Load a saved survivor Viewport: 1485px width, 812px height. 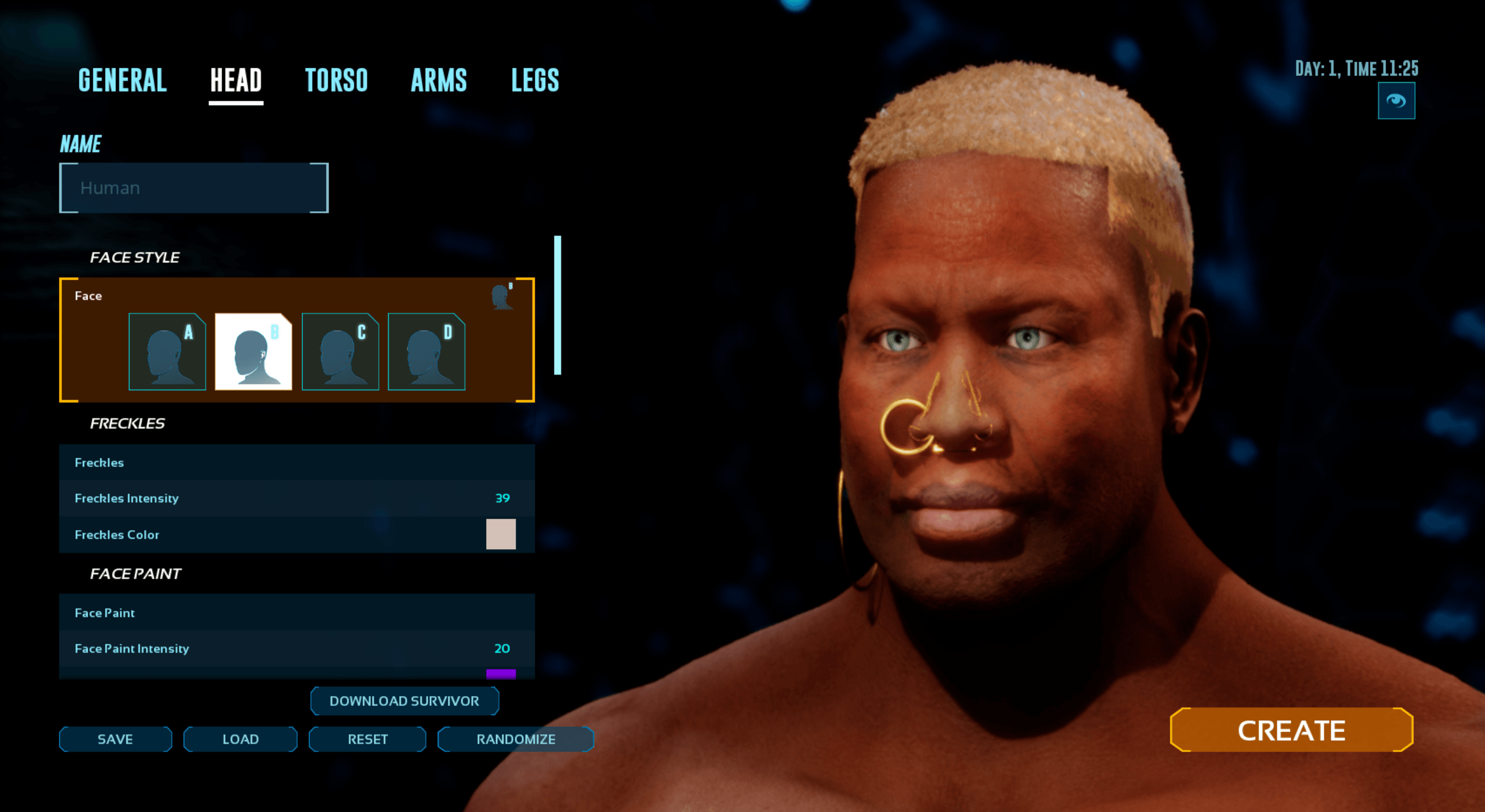click(240, 739)
